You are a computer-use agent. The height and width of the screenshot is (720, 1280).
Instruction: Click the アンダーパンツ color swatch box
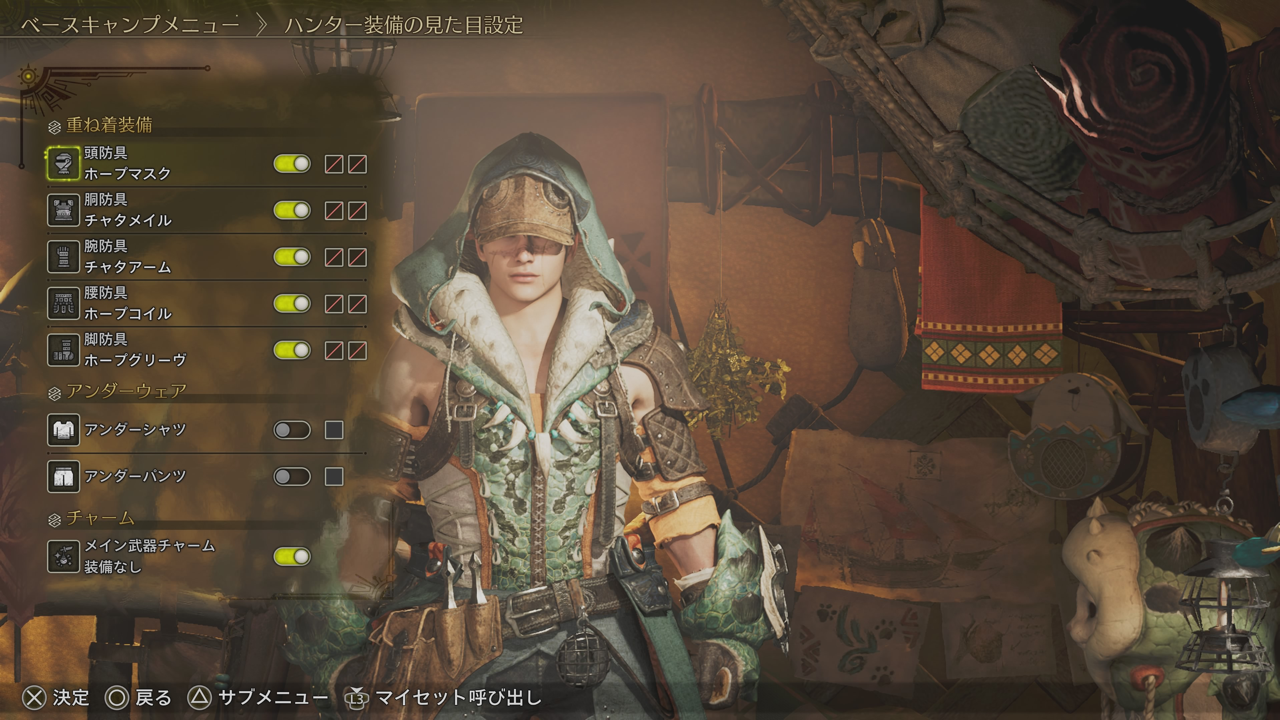(334, 476)
